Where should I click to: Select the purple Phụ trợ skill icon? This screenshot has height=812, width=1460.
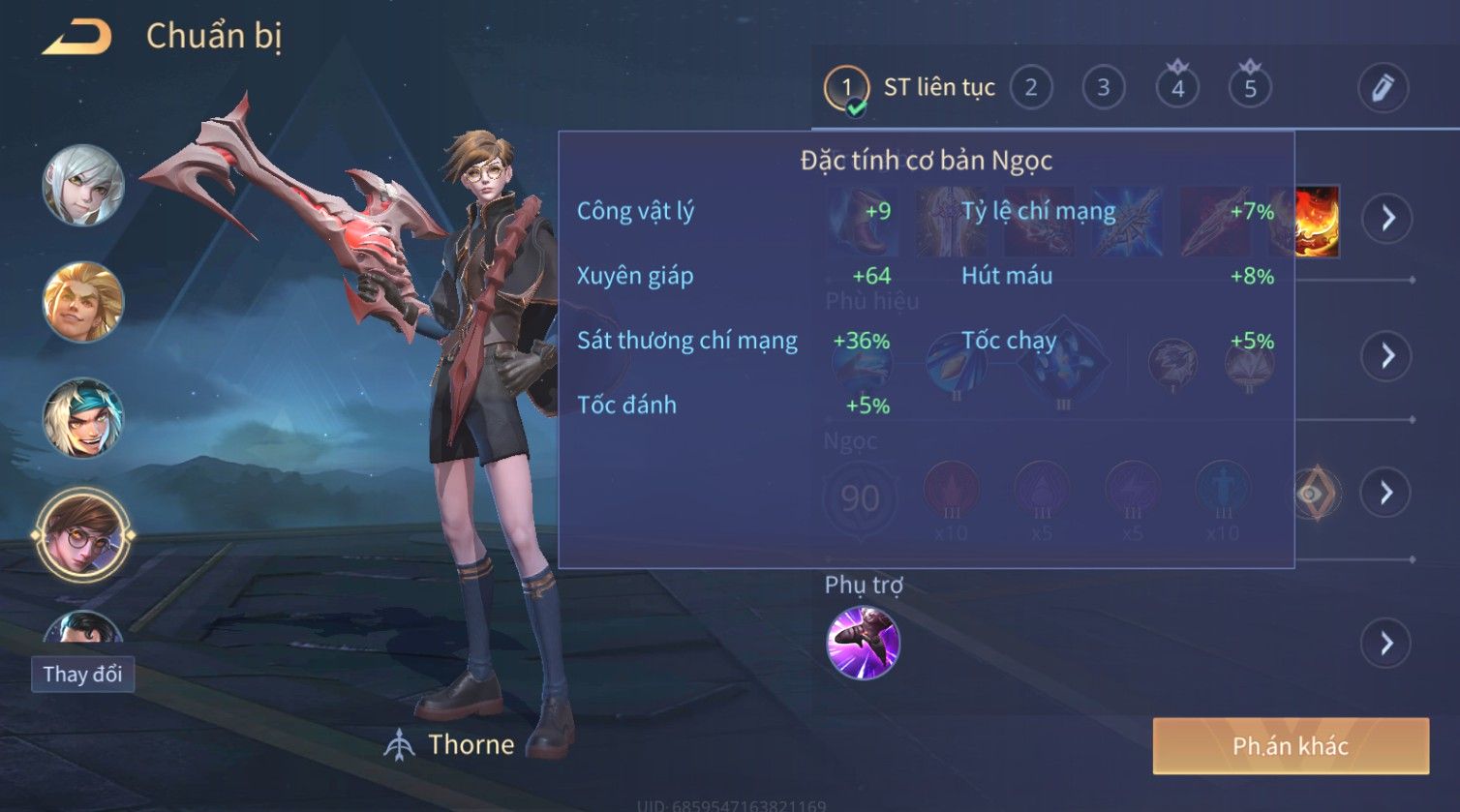click(863, 643)
